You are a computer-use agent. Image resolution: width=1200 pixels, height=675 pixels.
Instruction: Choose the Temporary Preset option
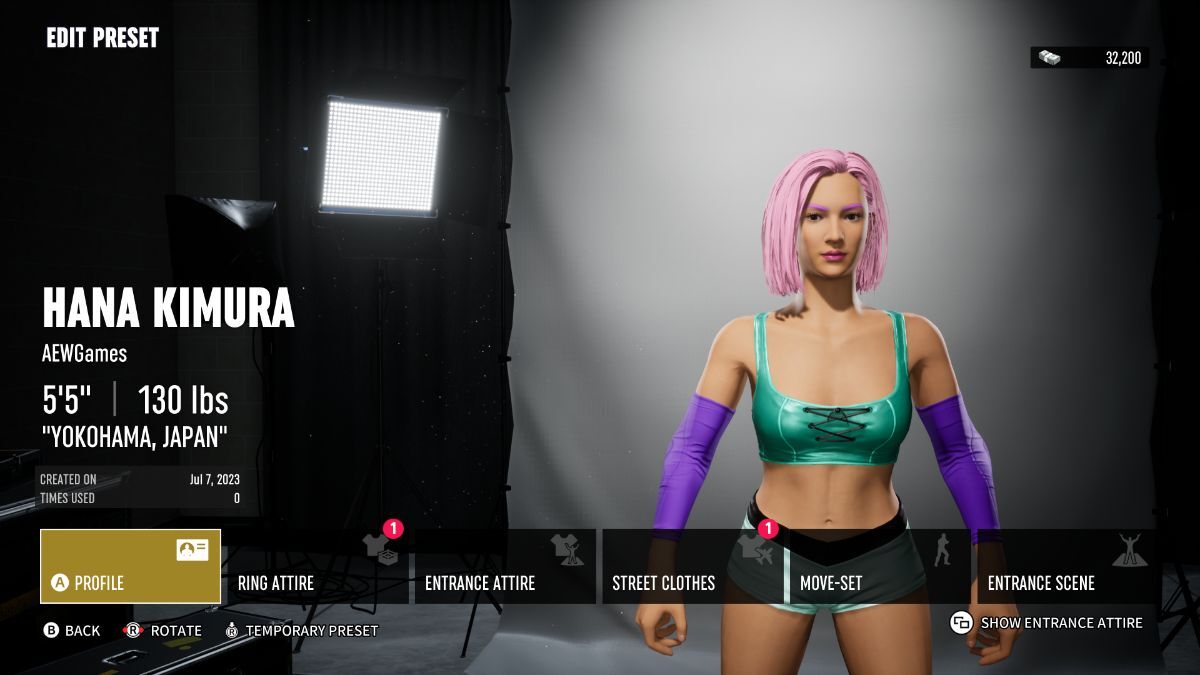click(301, 631)
